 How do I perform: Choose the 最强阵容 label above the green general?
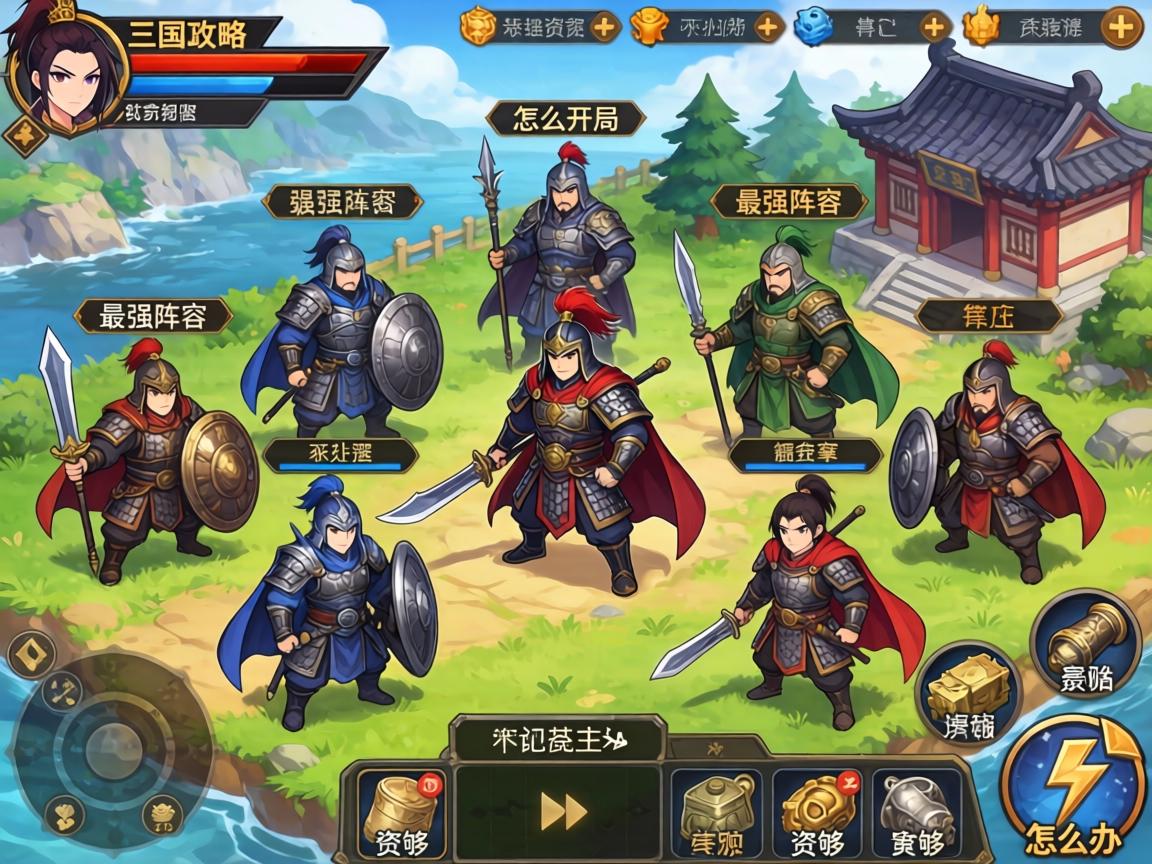tap(787, 203)
